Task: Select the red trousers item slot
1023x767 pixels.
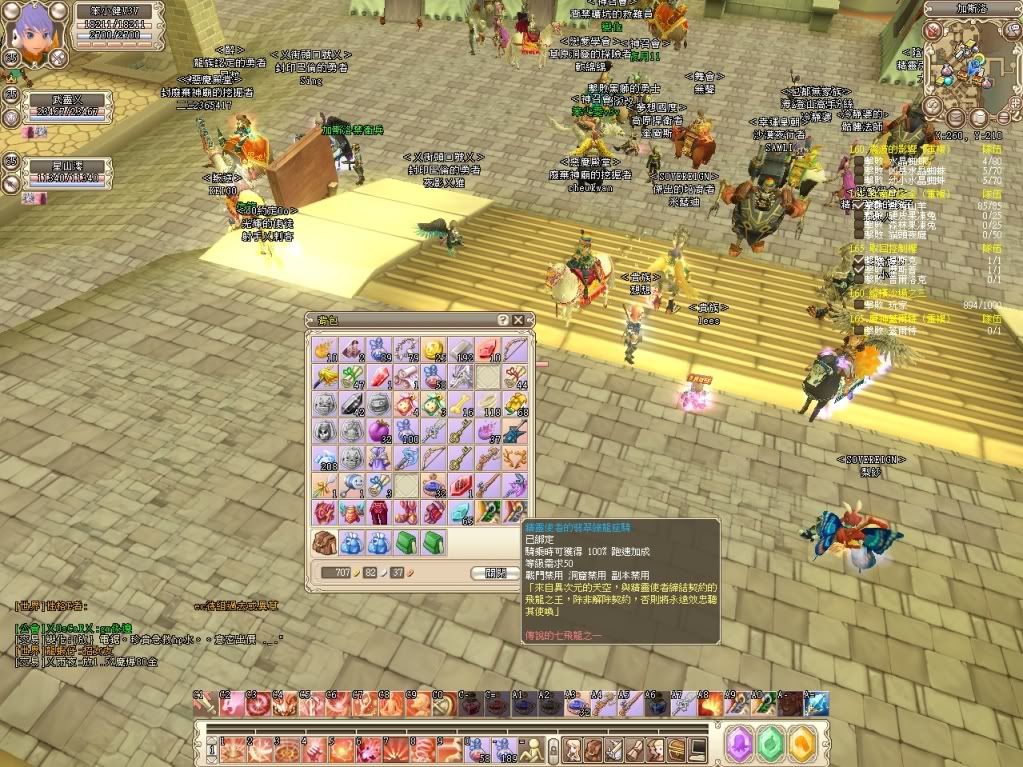Action: 380,512
